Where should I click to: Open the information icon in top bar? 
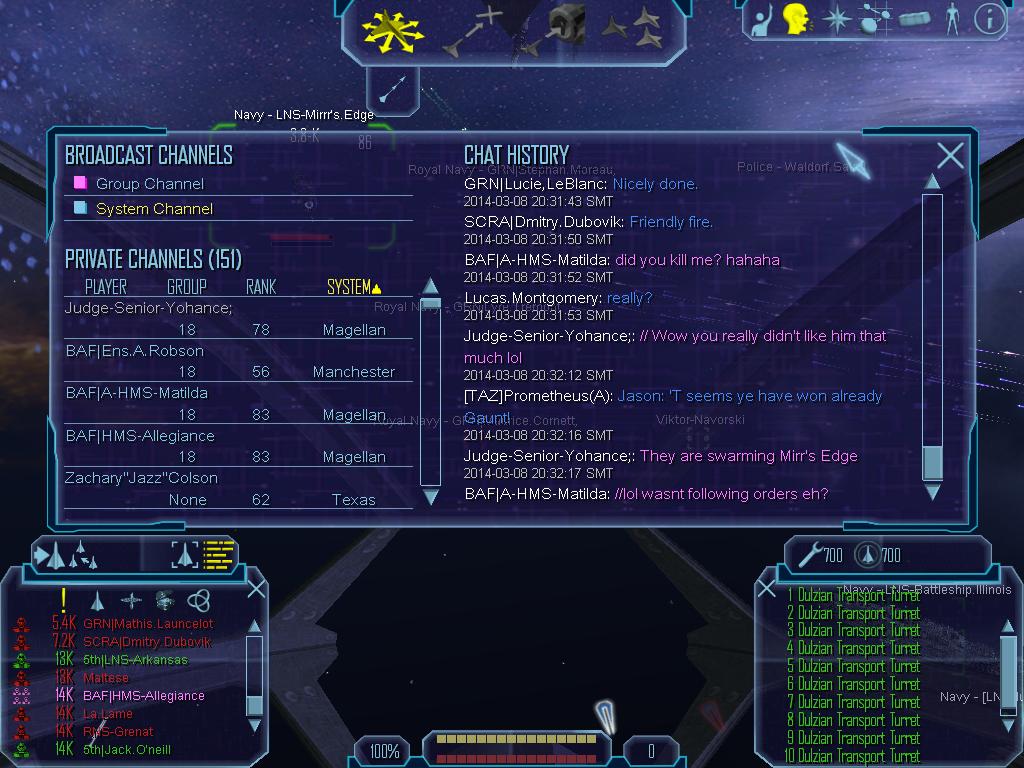[x=989, y=19]
